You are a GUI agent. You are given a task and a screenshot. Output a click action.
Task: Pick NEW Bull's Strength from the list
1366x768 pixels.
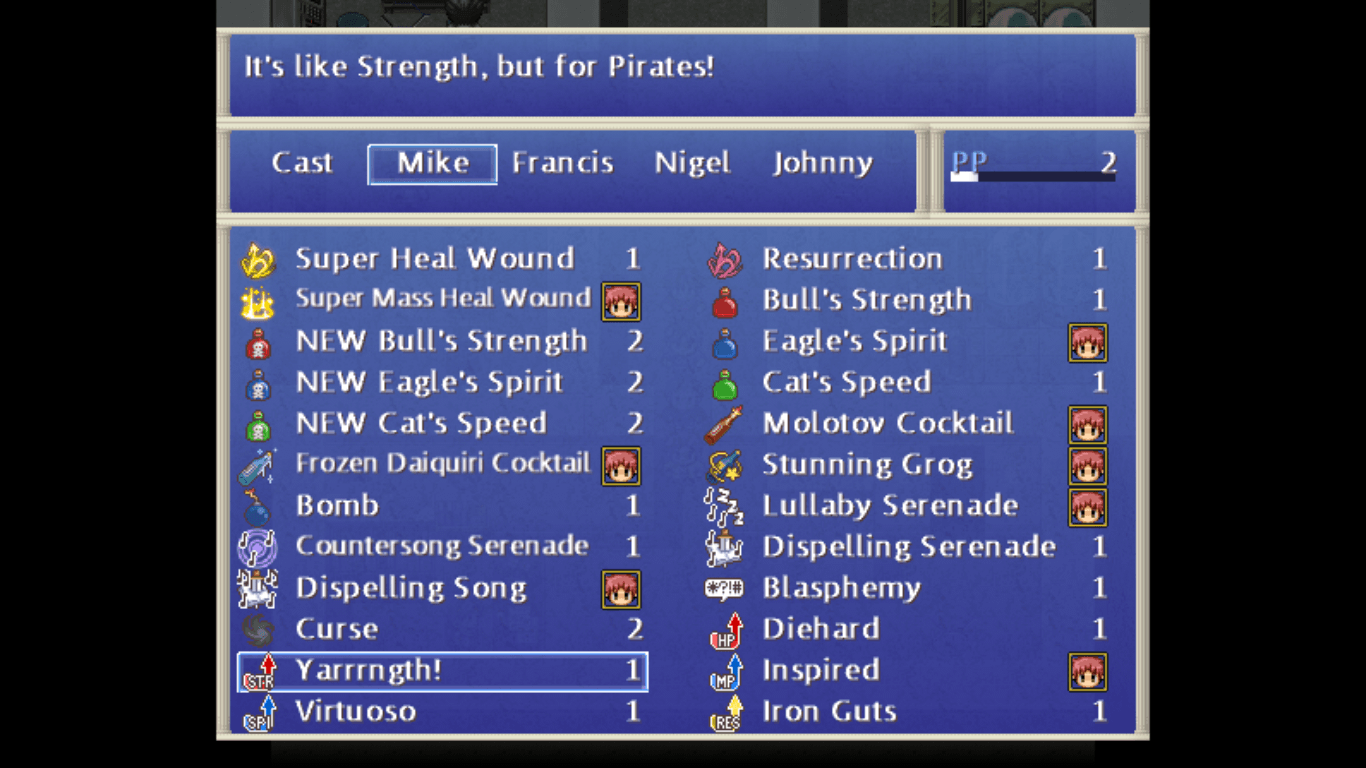tap(441, 341)
